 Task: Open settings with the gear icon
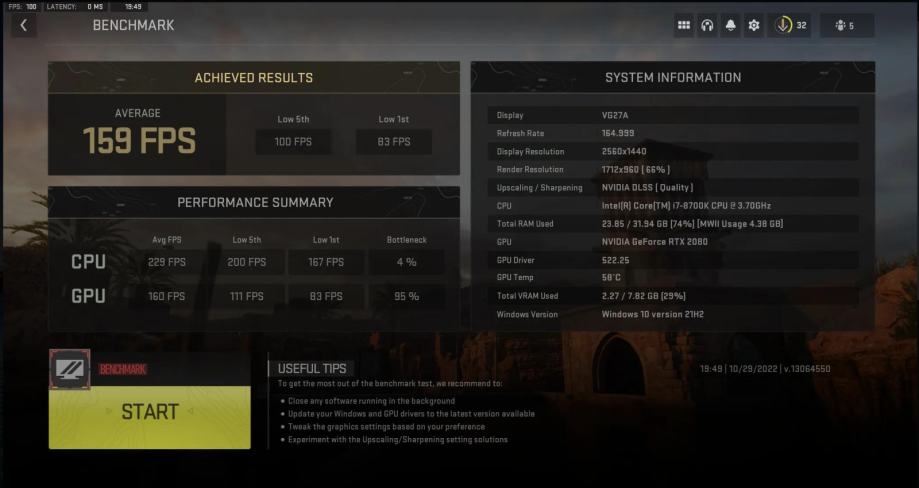pos(754,25)
